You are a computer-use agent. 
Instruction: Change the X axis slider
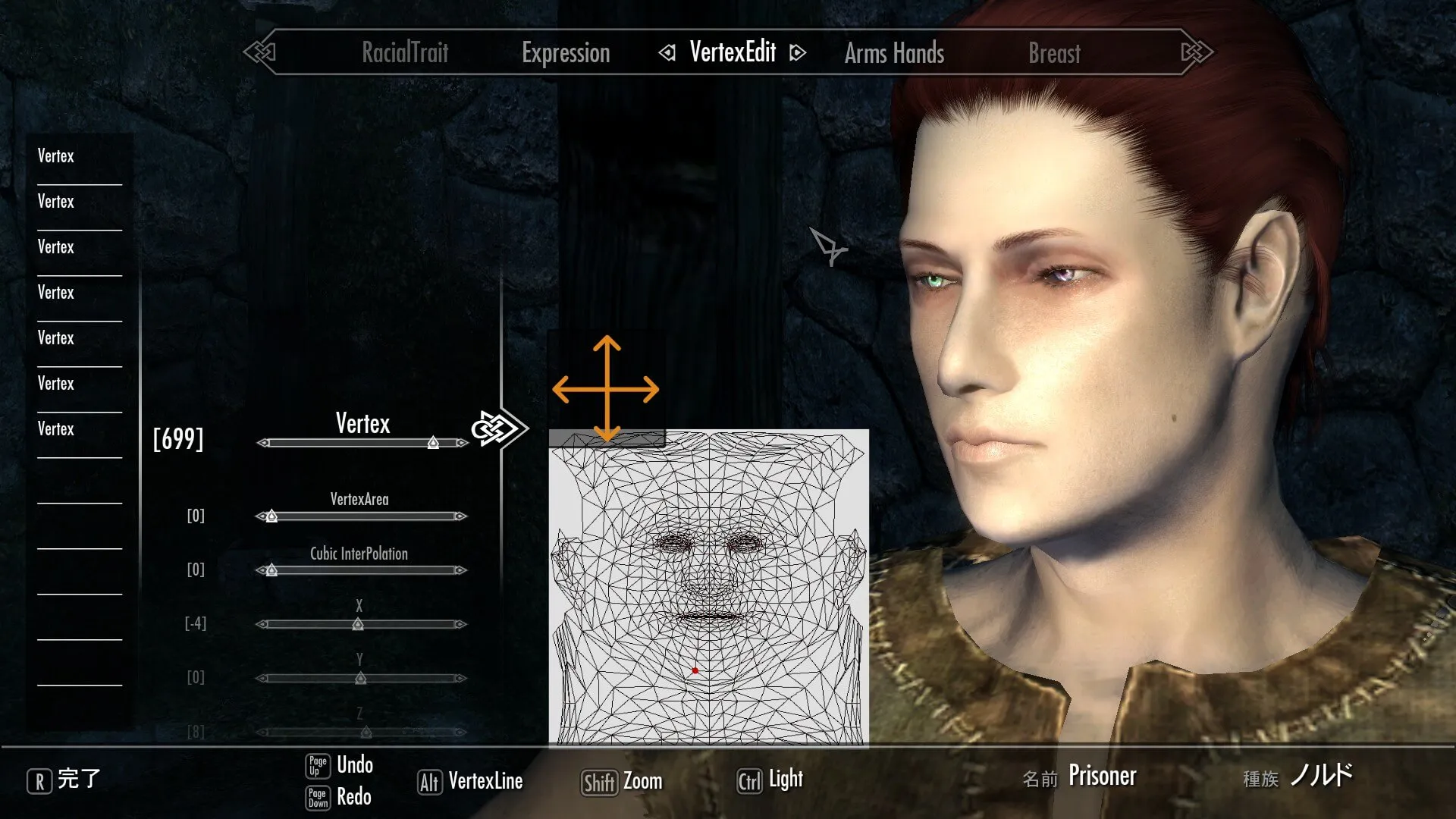358,625
